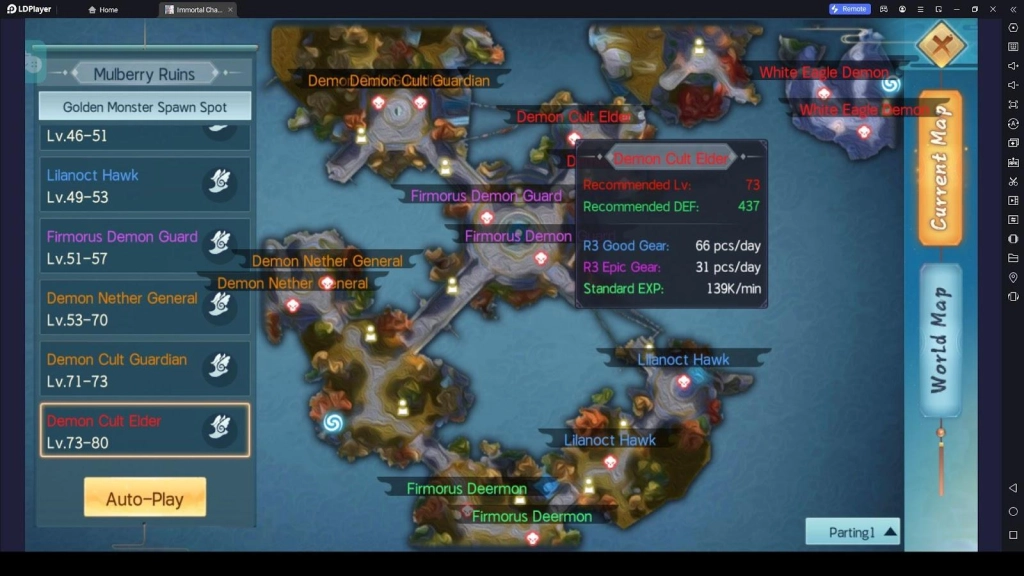Screen dimensions: 1024x576
Task: Open the LDPlayer Home tab
Action: coord(103,9)
